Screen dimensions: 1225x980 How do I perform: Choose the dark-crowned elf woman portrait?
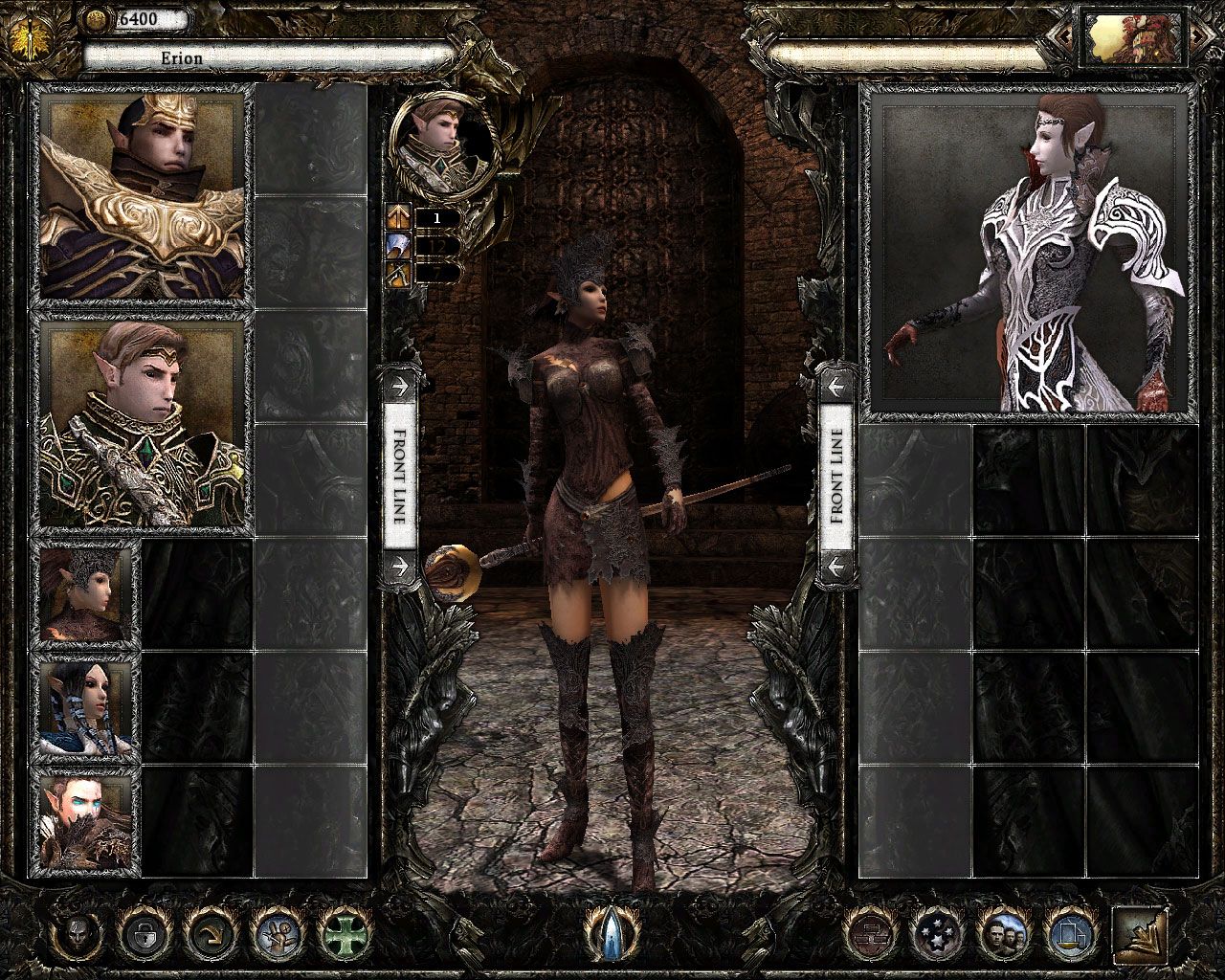[85, 593]
